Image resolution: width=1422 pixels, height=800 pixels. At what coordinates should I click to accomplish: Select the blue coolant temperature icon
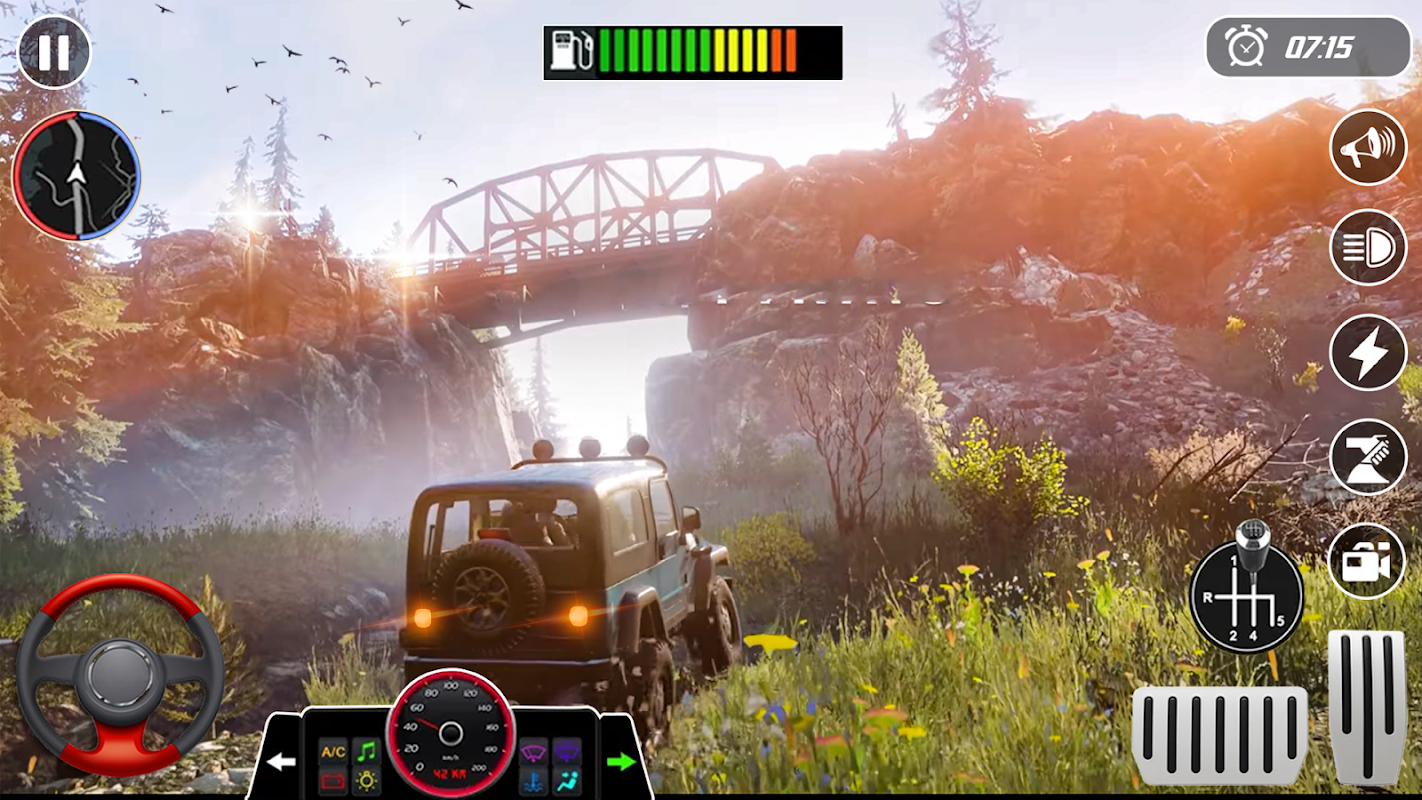click(534, 780)
